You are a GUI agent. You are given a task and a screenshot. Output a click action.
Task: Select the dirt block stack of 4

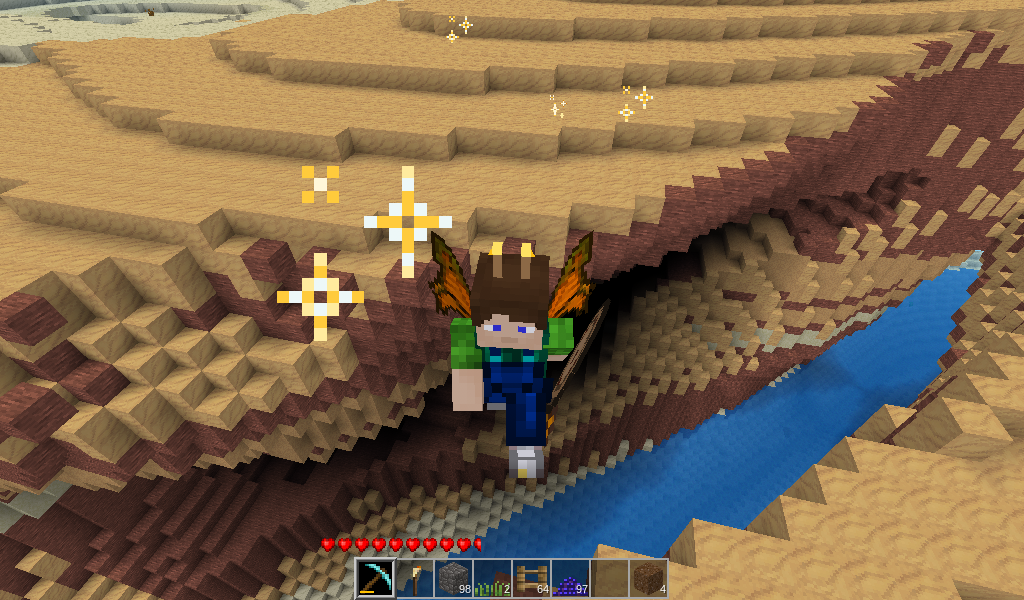coord(648,579)
